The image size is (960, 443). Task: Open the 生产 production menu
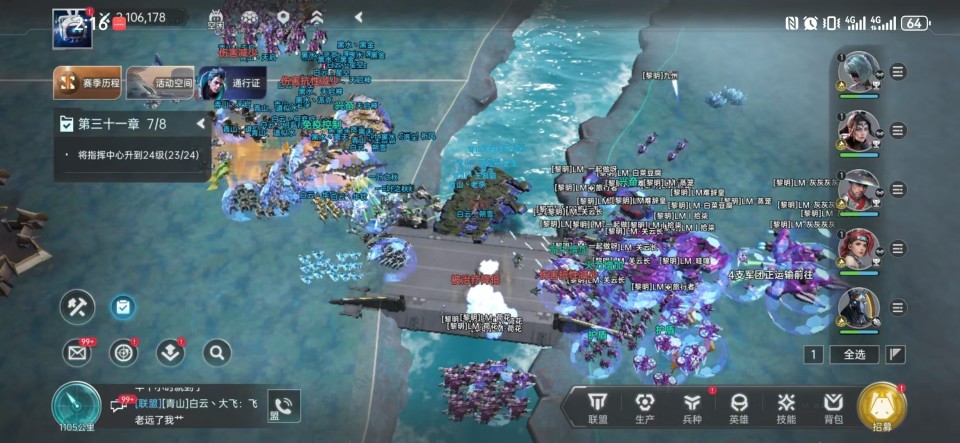click(x=645, y=407)
